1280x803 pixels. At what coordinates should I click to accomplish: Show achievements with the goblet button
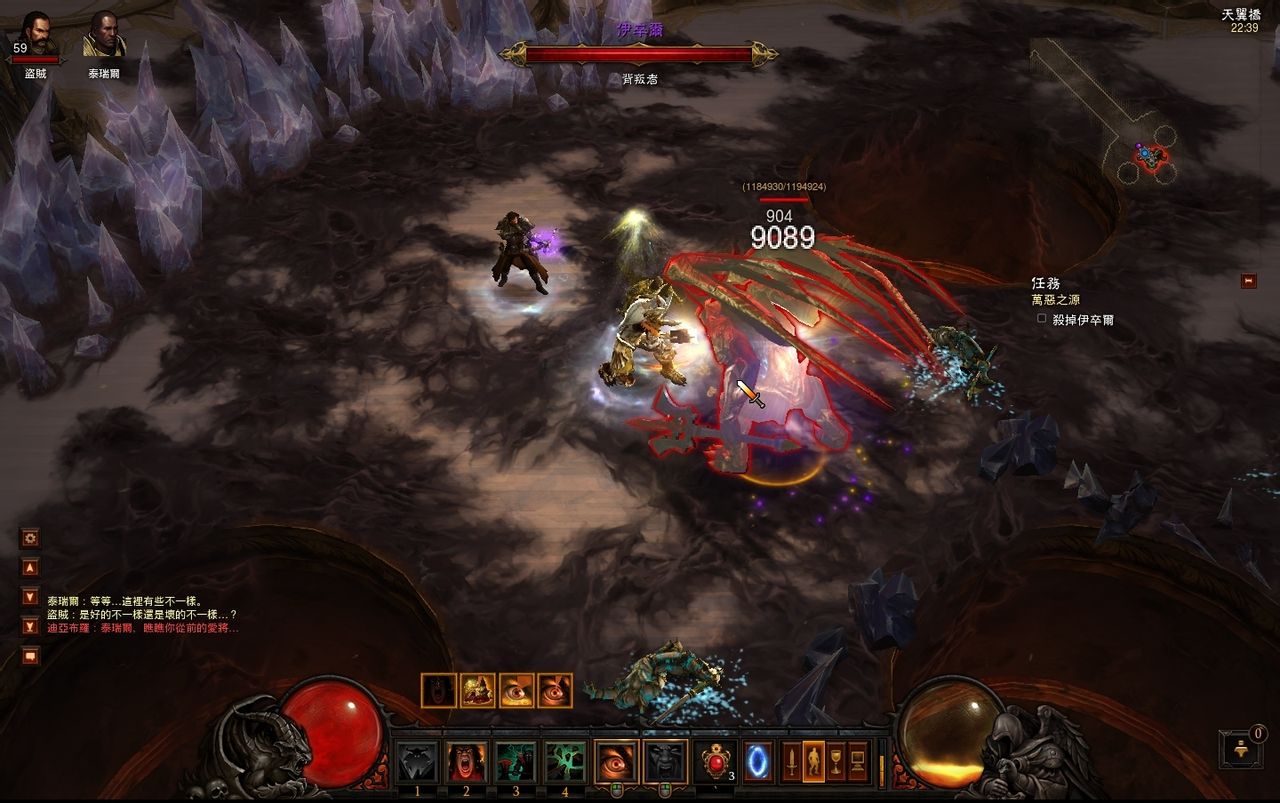point(836,762)
